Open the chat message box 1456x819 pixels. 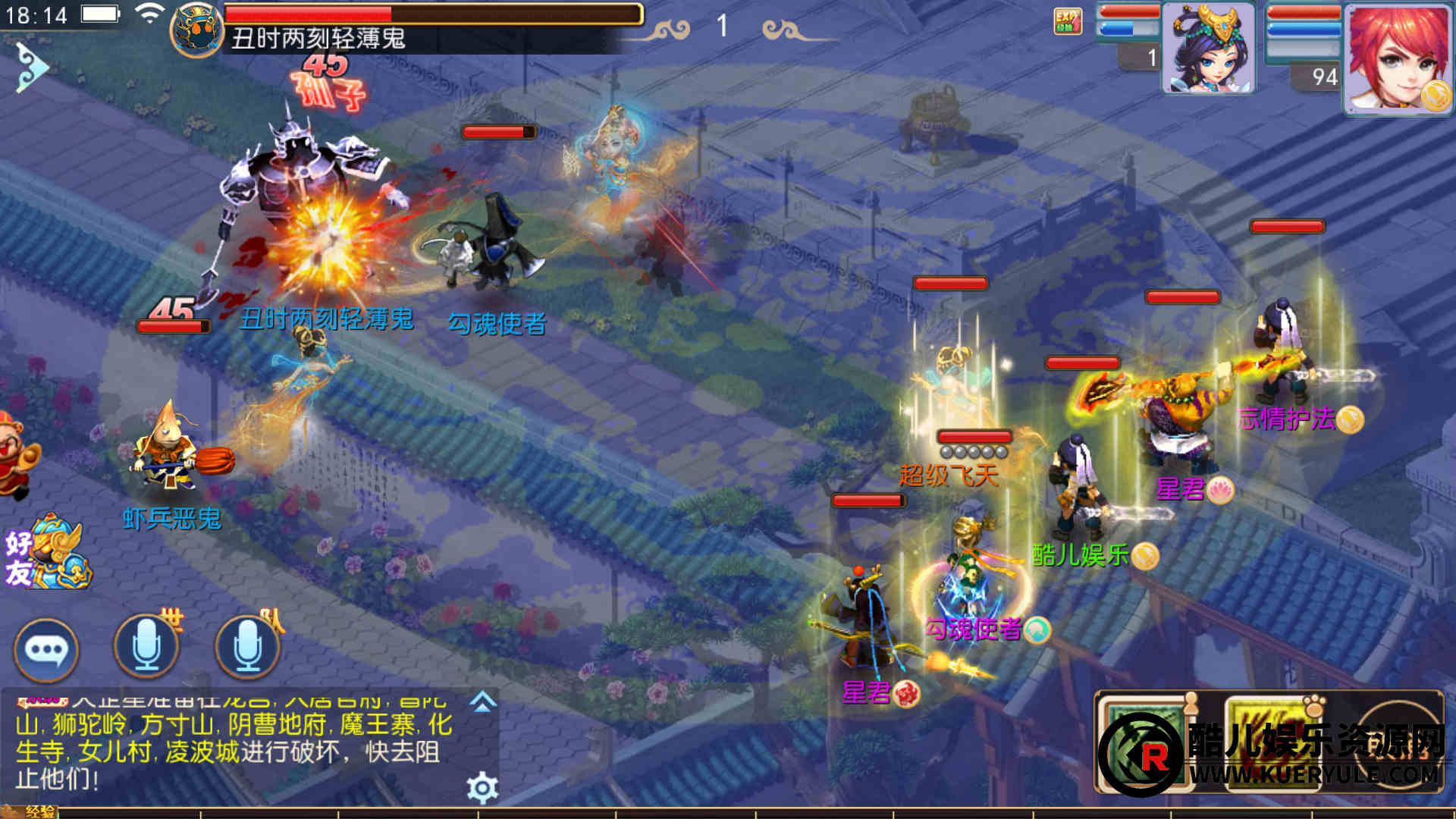point(235,747)
